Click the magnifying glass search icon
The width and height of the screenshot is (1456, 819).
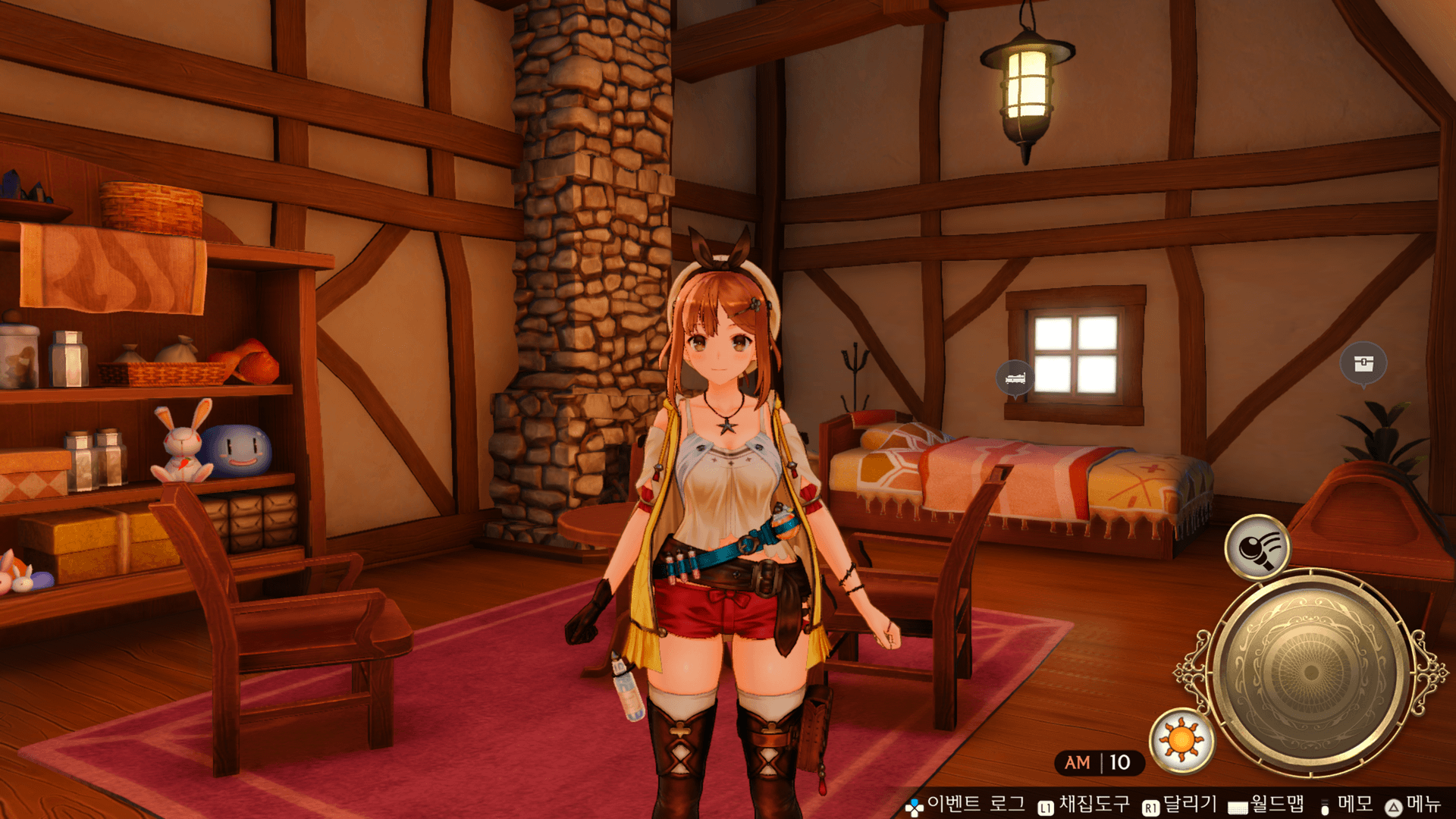[x=1257, y=547]
